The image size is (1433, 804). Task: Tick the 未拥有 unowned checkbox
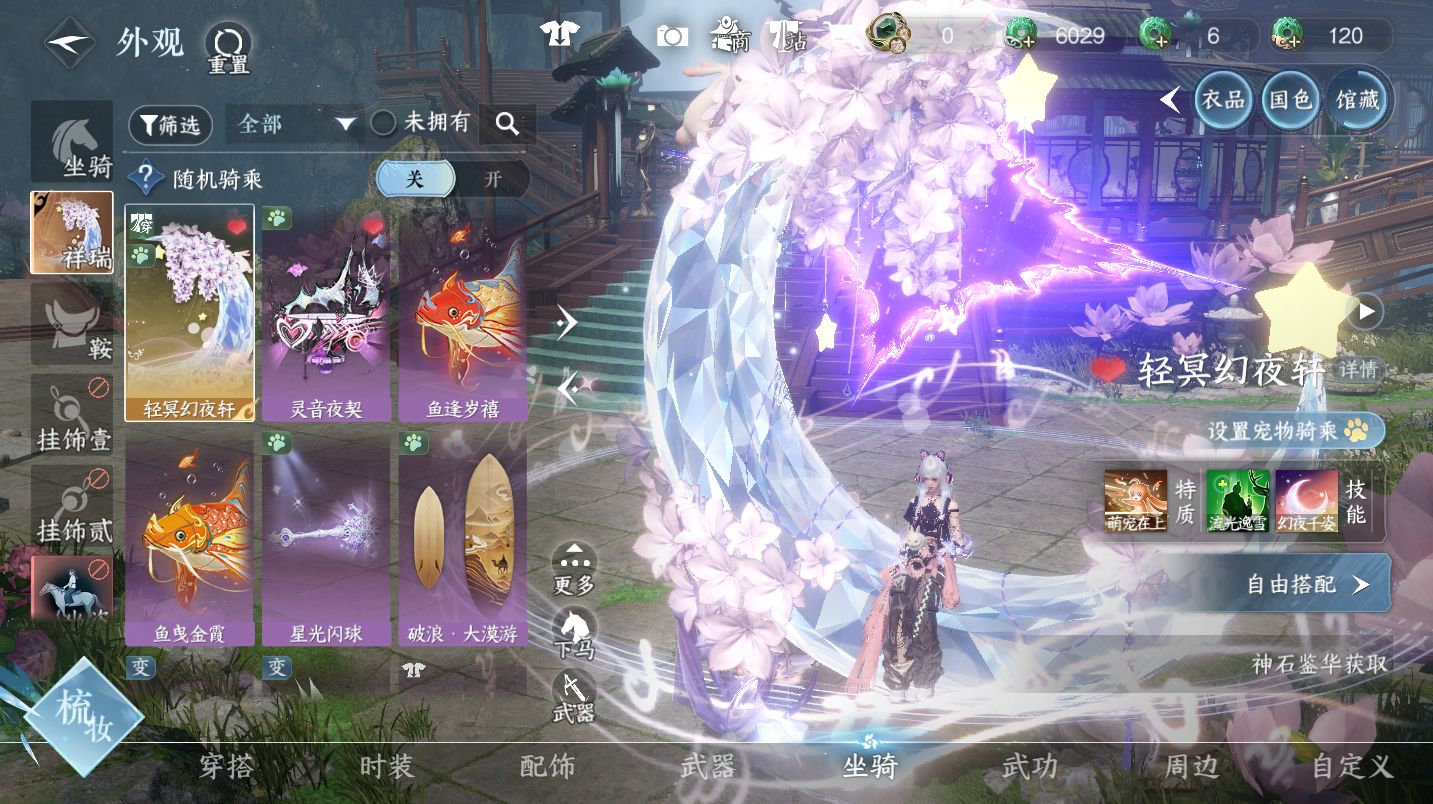(384, 123)
